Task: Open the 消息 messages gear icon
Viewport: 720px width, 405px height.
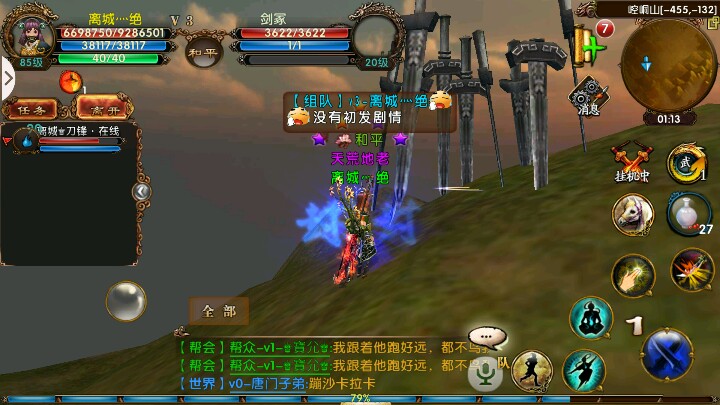Action: [588, 96]
